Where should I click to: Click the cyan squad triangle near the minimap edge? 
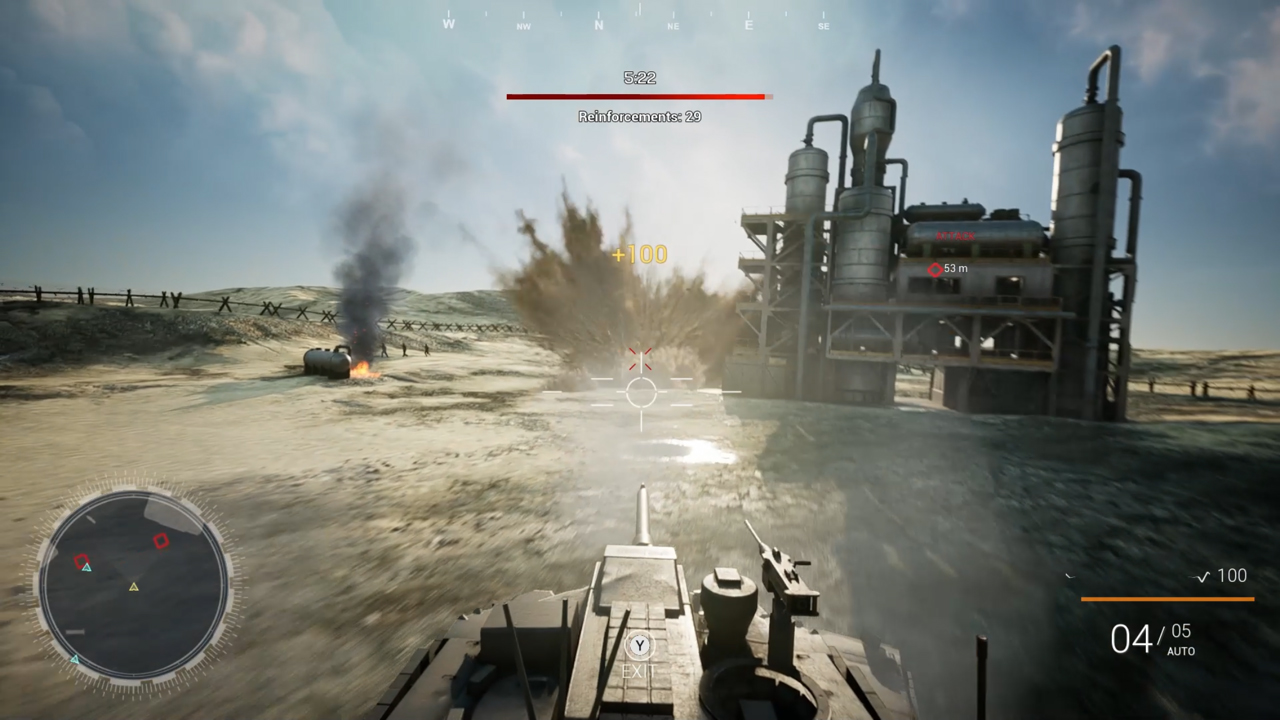pyautogui.click(x=75, y=659)
